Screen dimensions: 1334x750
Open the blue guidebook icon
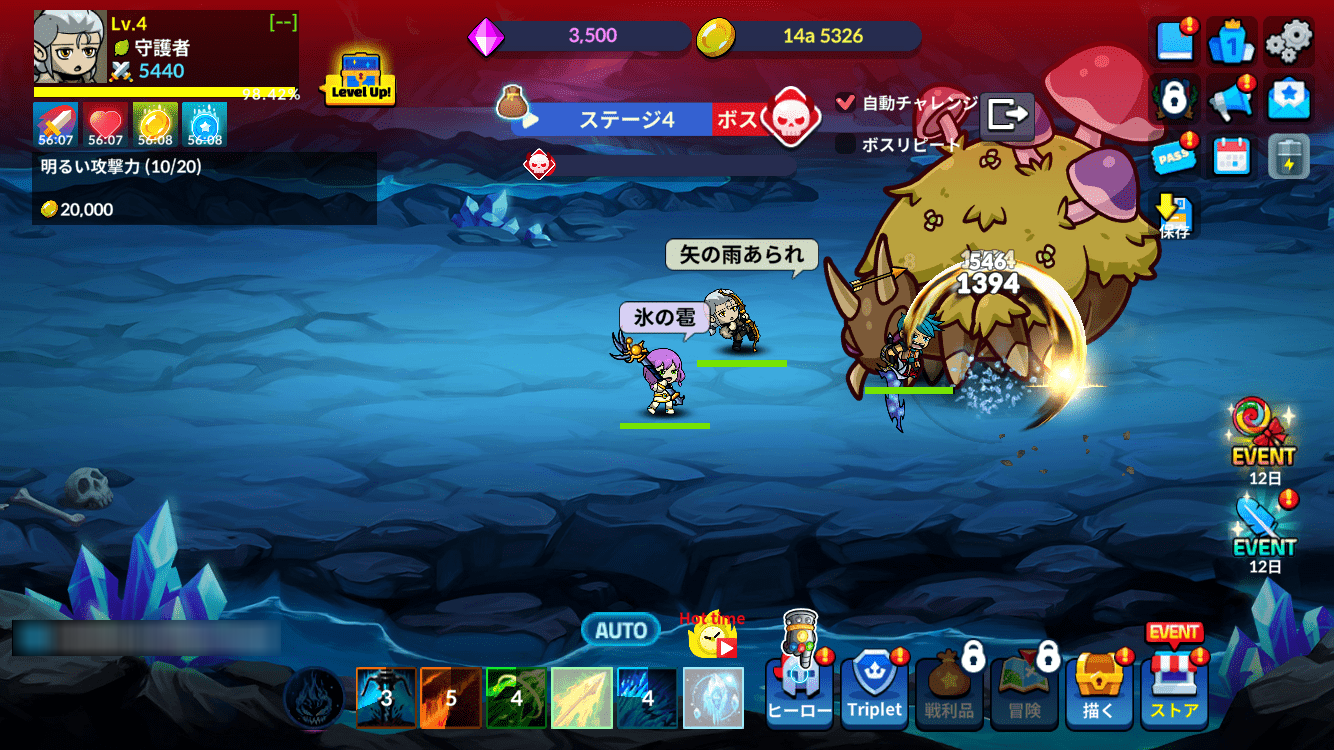click(x=1175, y=43)
